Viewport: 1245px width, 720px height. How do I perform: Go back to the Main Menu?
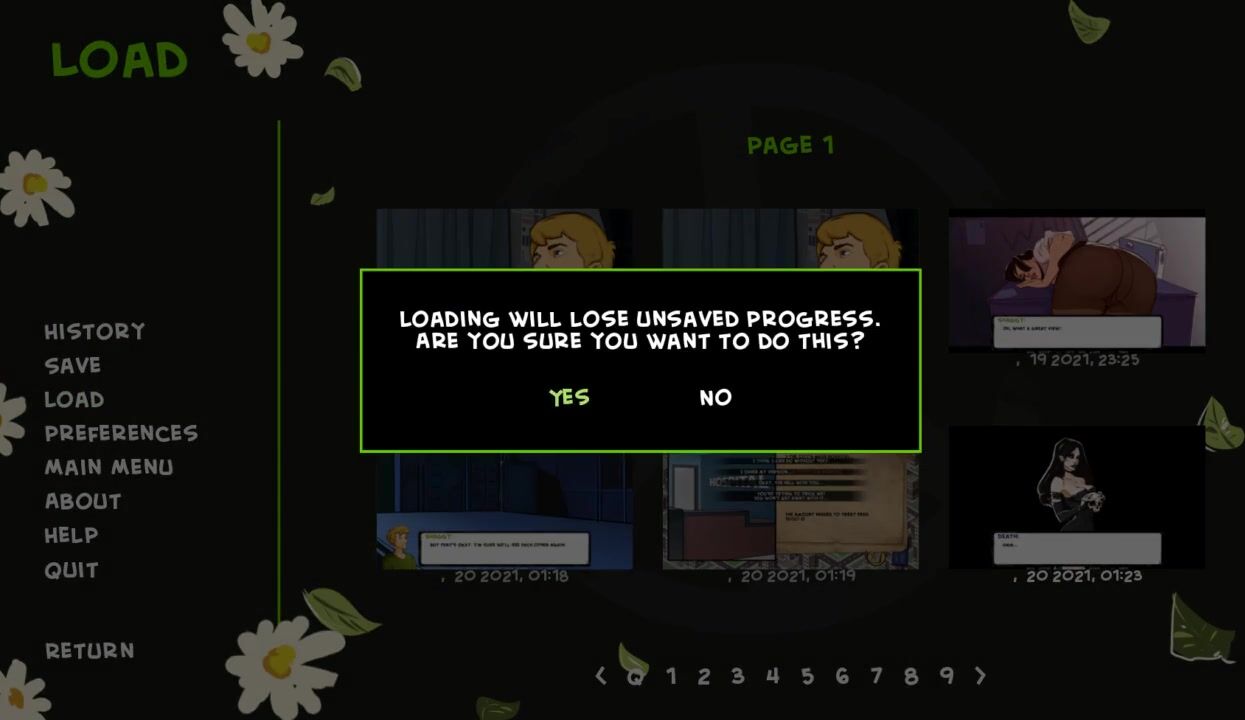coord(109,467)
